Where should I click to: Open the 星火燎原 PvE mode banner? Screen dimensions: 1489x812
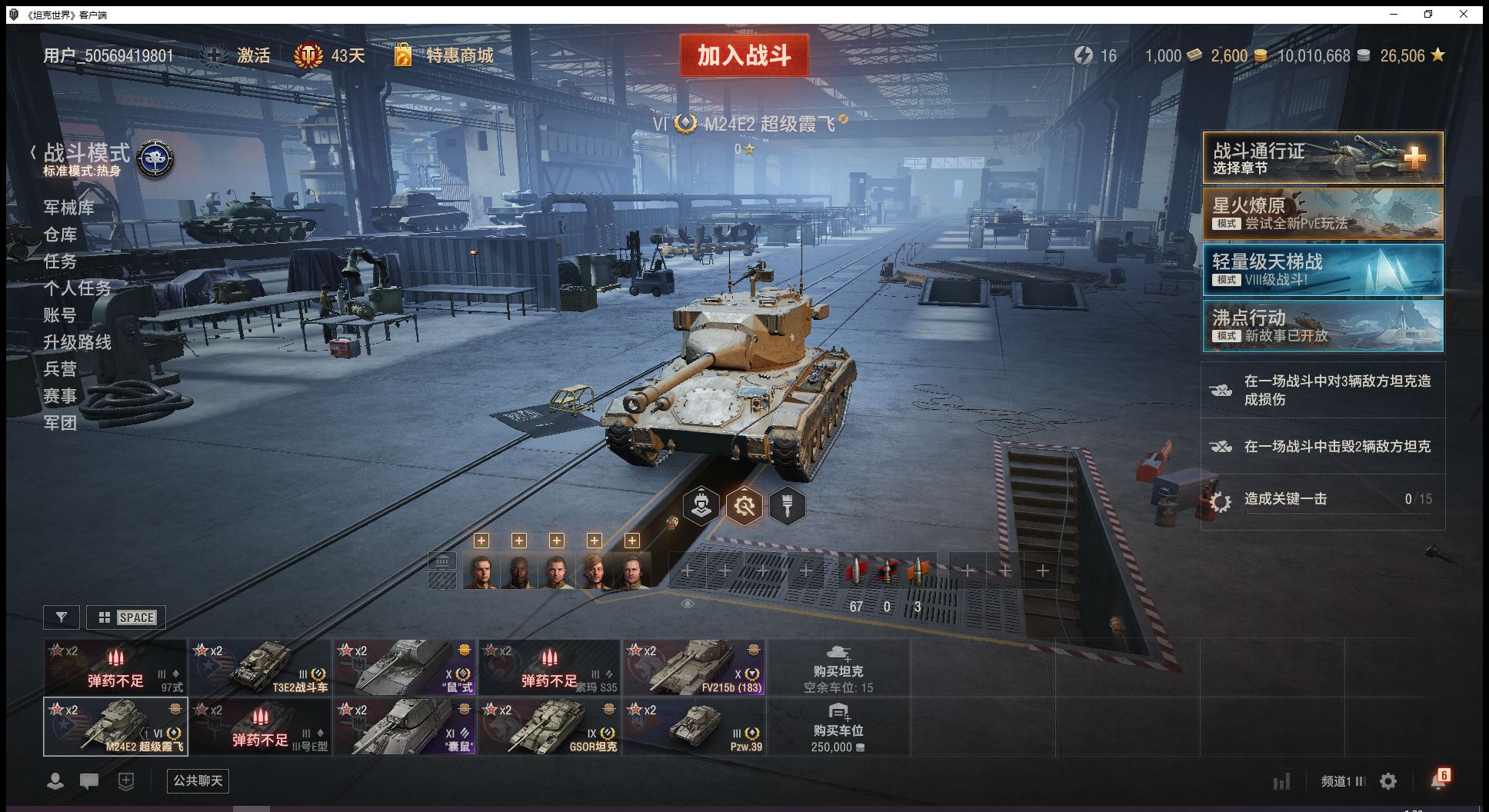1322,214
